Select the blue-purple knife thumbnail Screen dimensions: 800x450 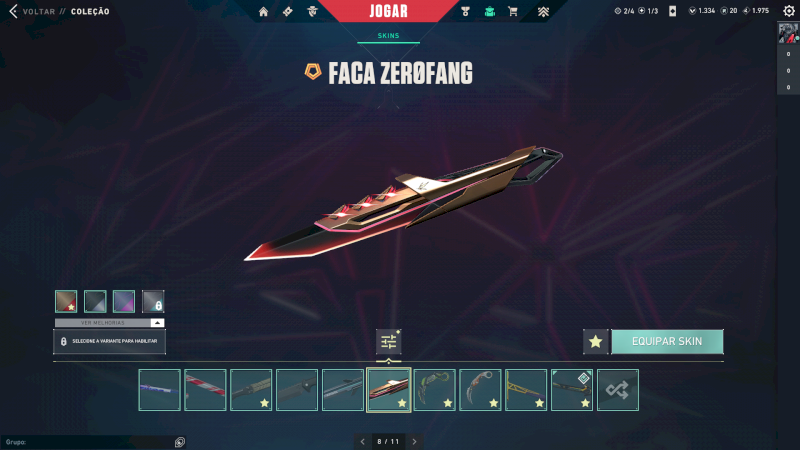tap(160, 390)
